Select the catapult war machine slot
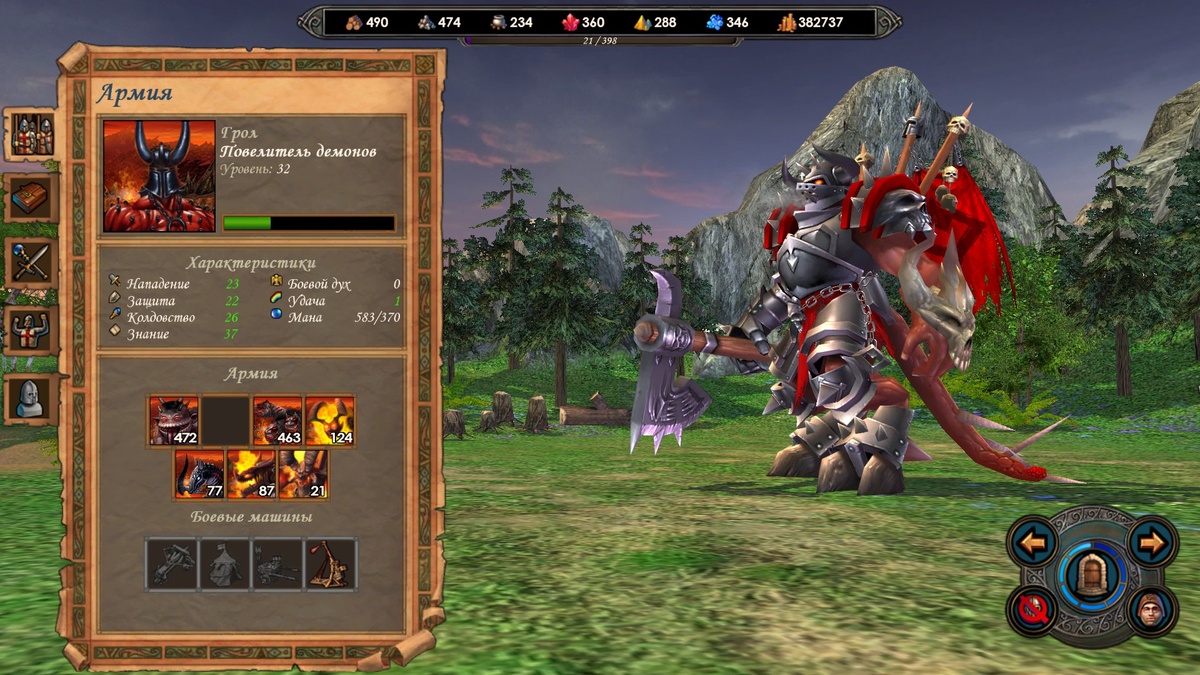1200x675 pixels. [330, 563]
